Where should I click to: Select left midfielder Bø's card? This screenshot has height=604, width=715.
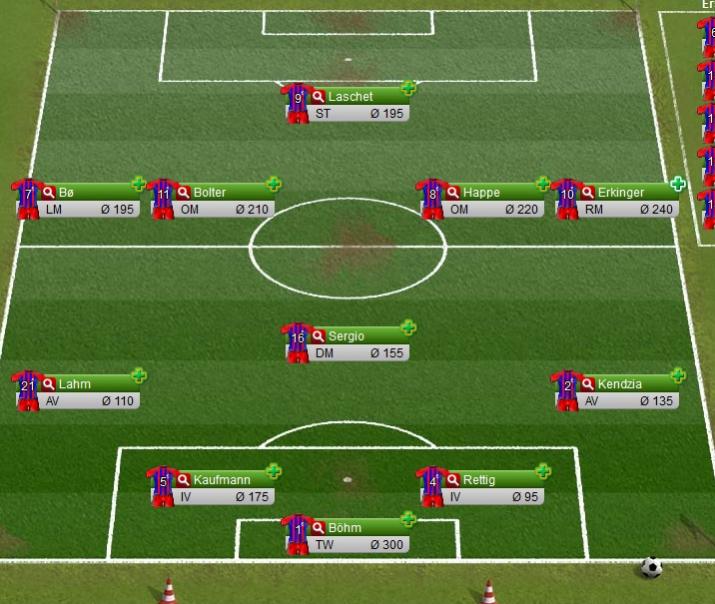click(x=90, y=193)
